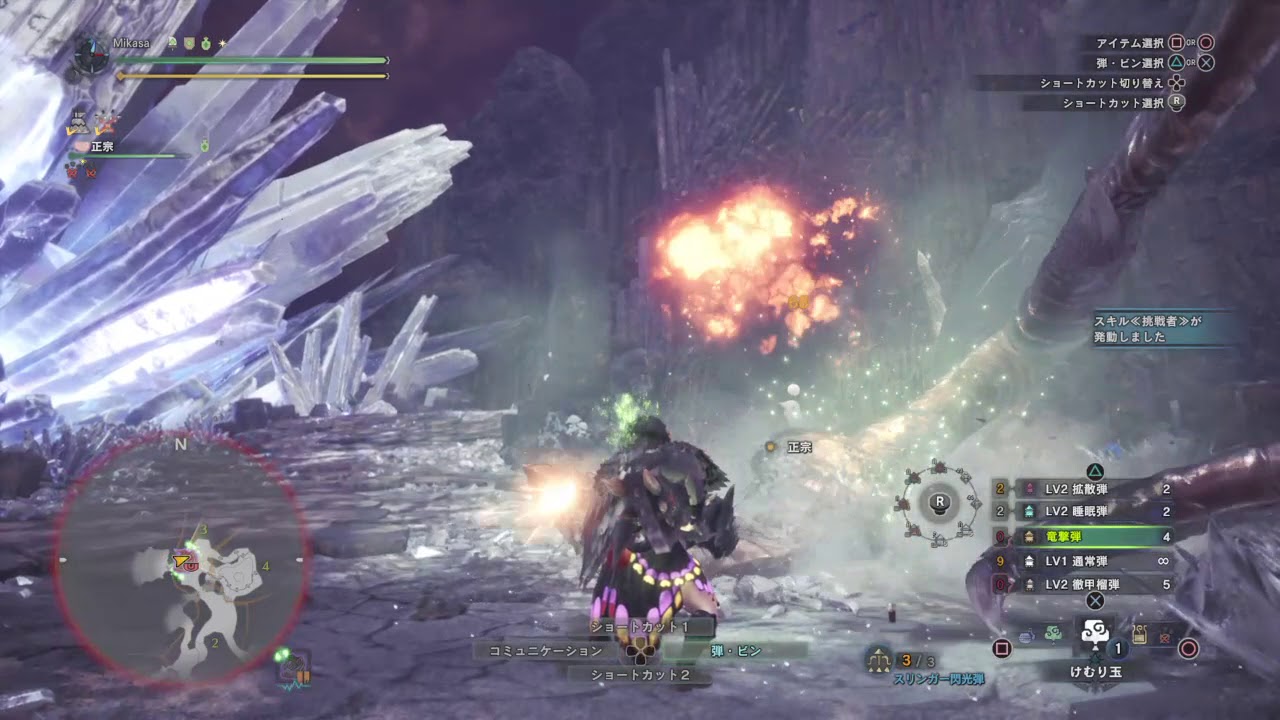Select the highlighted 竜撃弾 ammo row
The image size is (1280, 720).
pos(1088,537)
